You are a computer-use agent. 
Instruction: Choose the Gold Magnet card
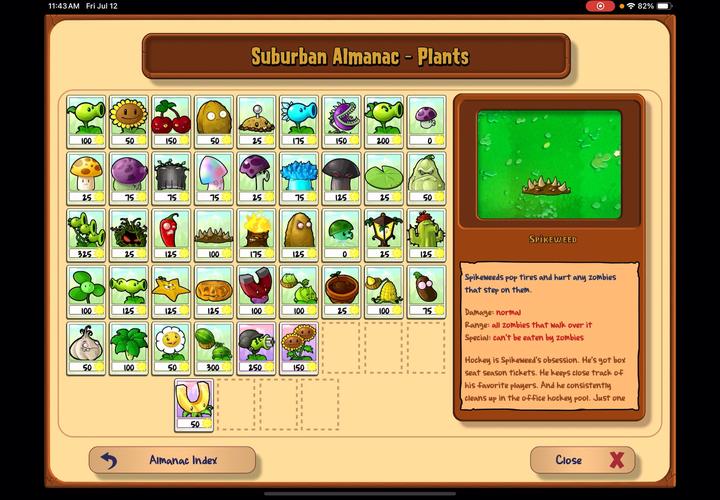(x=193, y=404)
